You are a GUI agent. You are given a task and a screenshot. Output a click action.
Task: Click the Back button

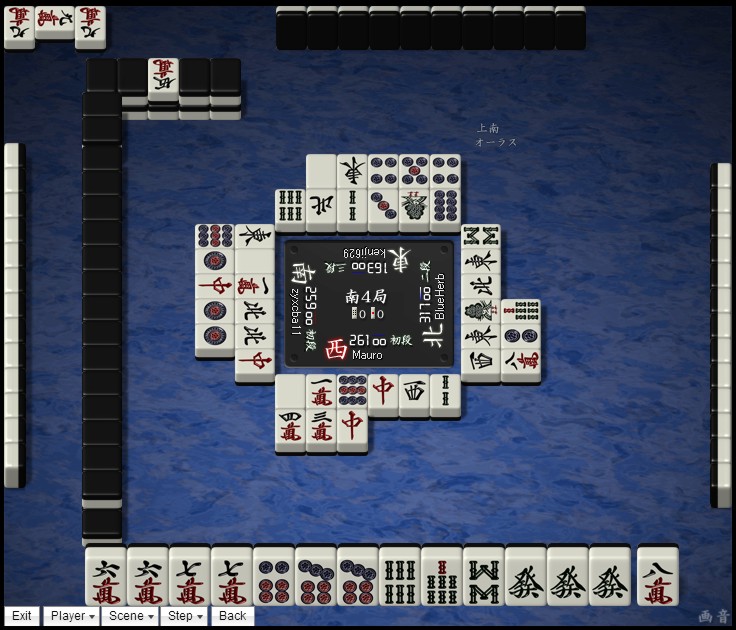232,616
